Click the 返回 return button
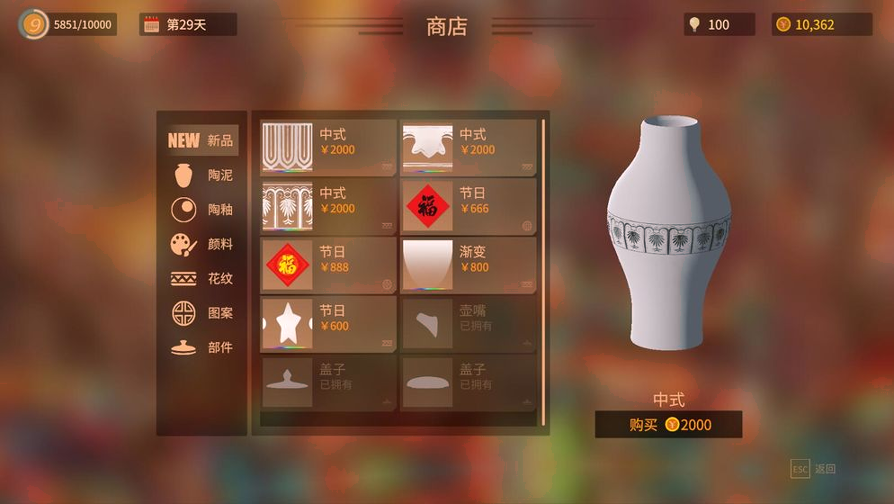 814,469
